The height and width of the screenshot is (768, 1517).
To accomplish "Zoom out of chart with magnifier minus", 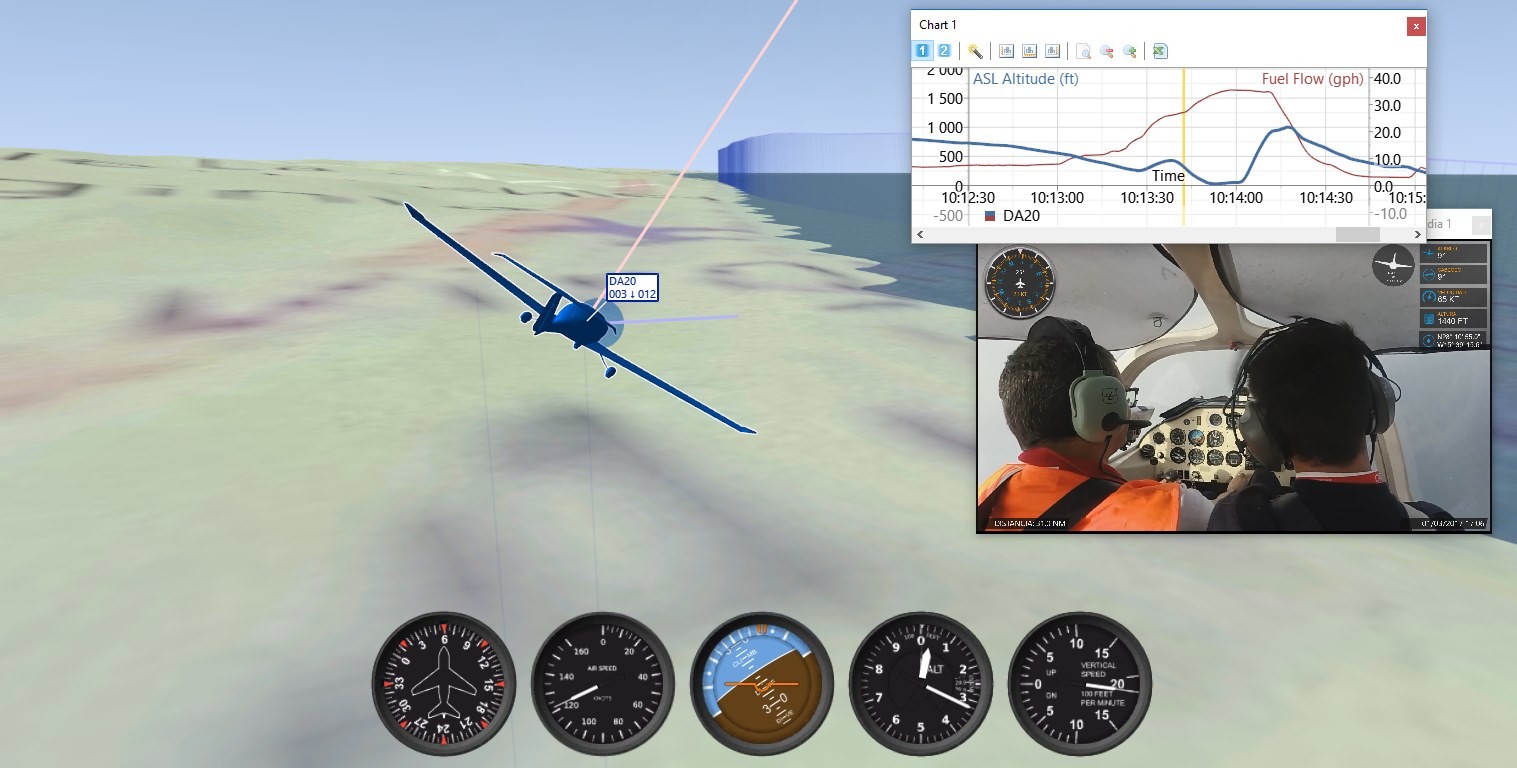I will pyautogui.click(x=1106, y=50).
